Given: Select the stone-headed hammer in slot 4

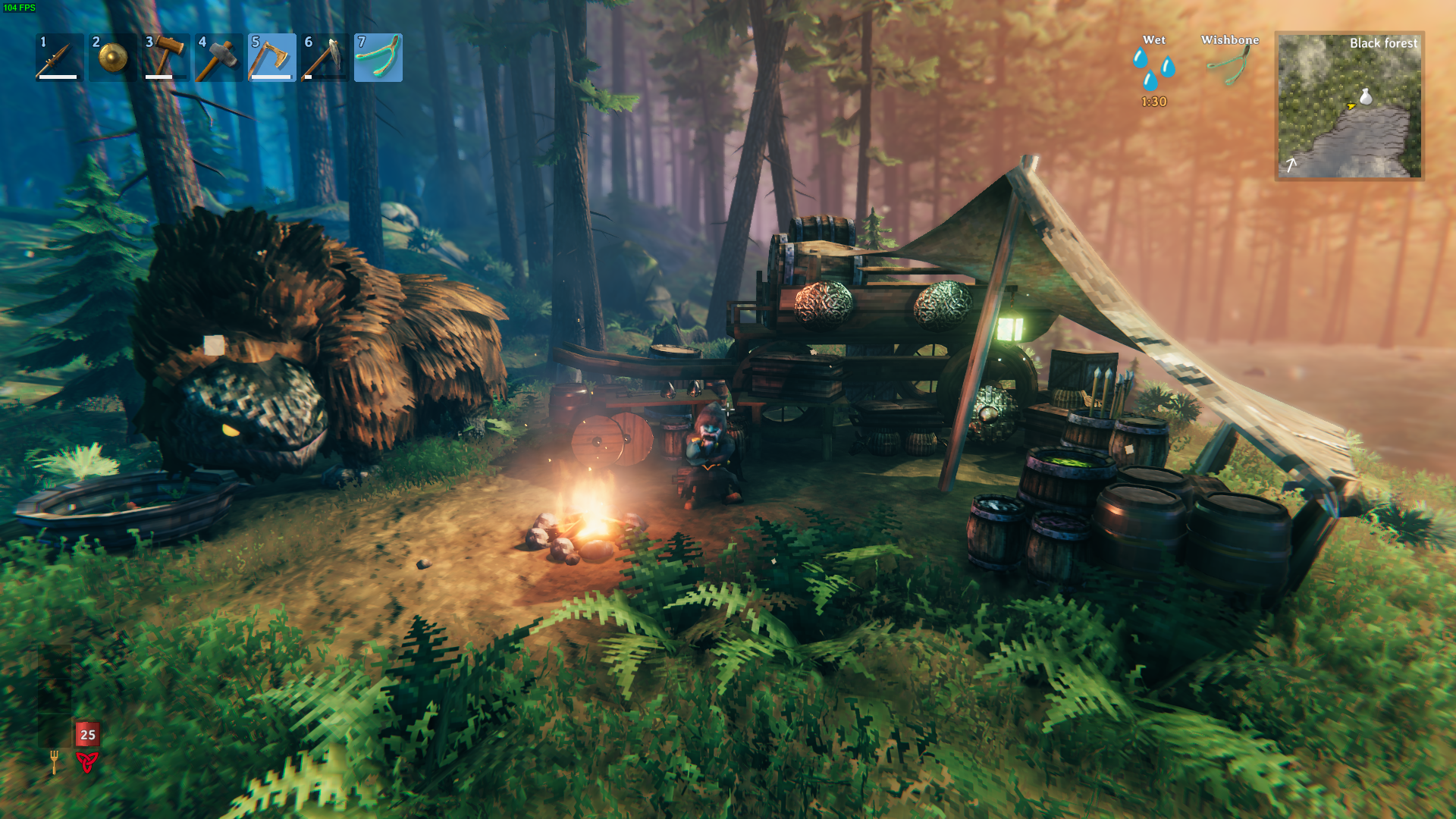Looking at the screenshot, I should [218, 58].
